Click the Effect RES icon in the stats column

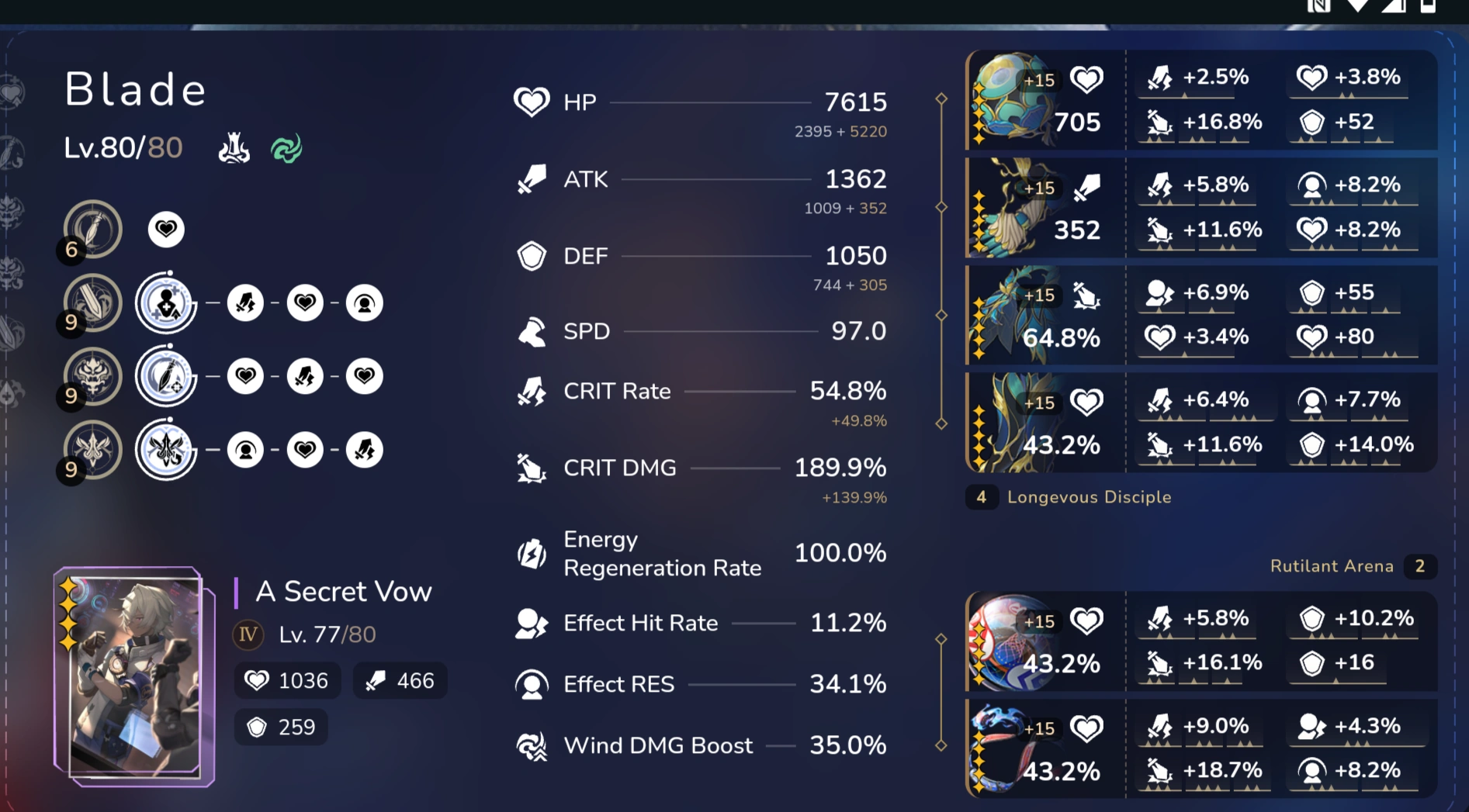(x=532, y=683)
